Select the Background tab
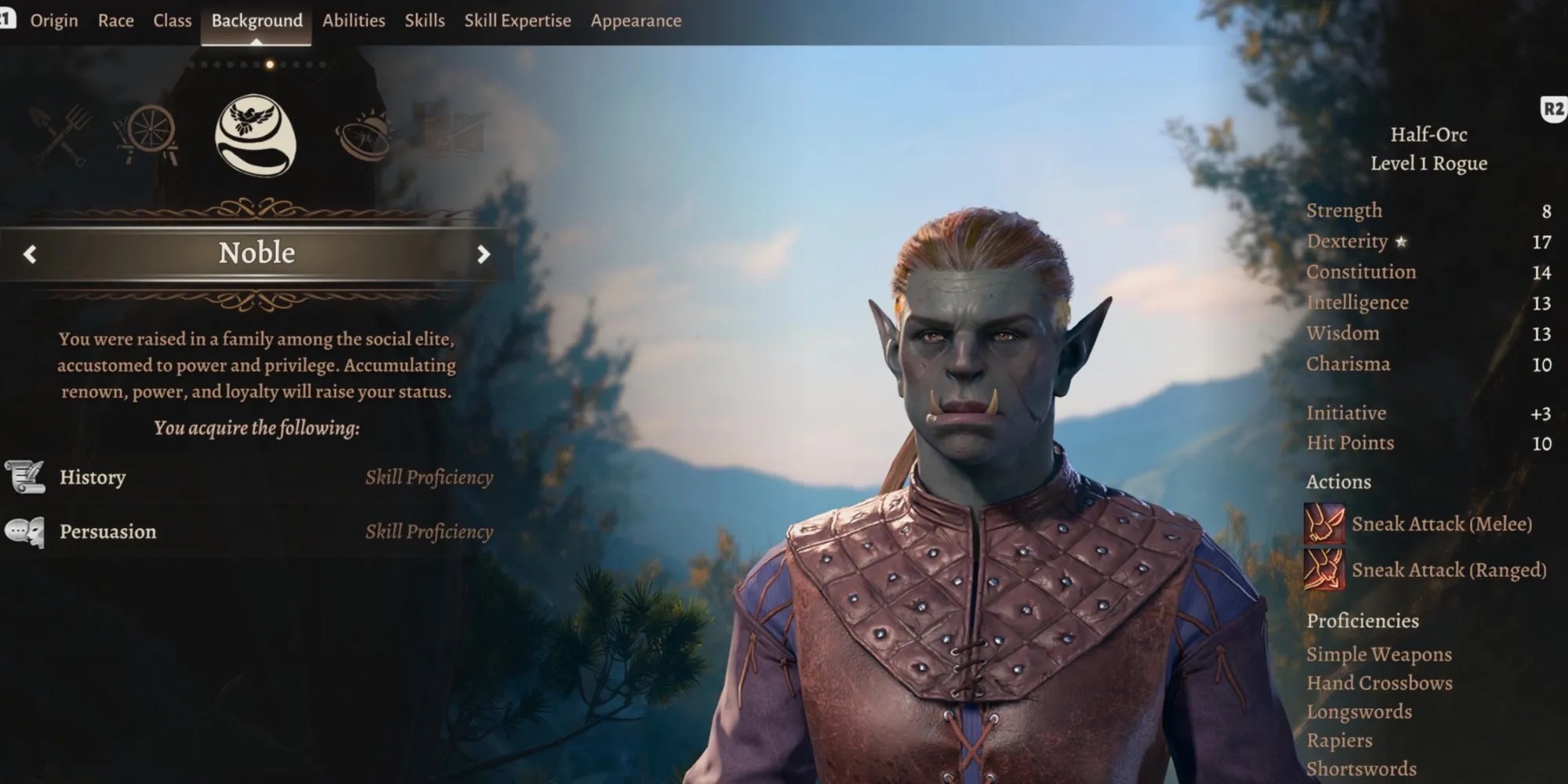This screenshot has width=1568, height=784. (257, 21)
